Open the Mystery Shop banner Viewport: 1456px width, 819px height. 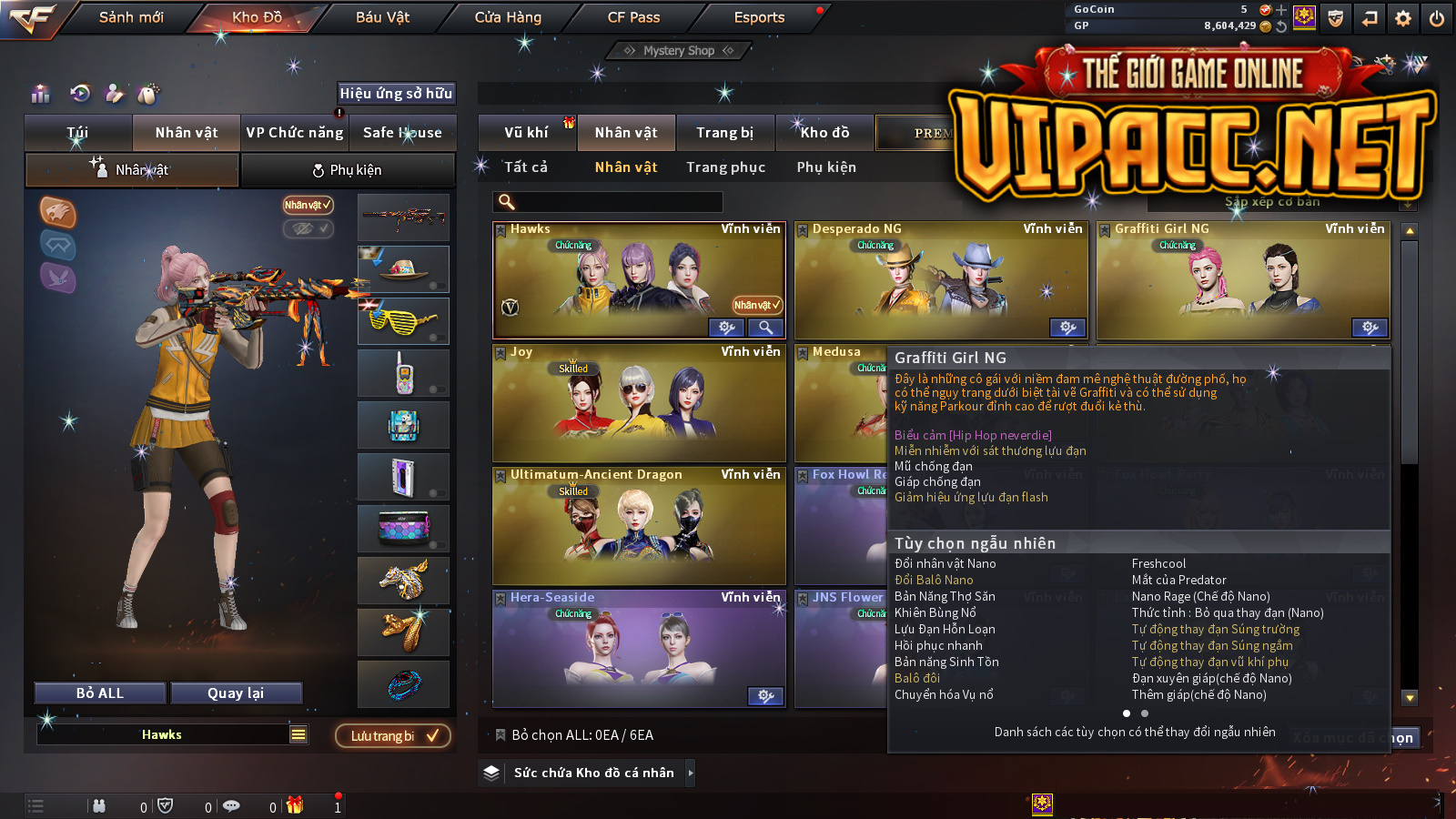click(679, 51)
